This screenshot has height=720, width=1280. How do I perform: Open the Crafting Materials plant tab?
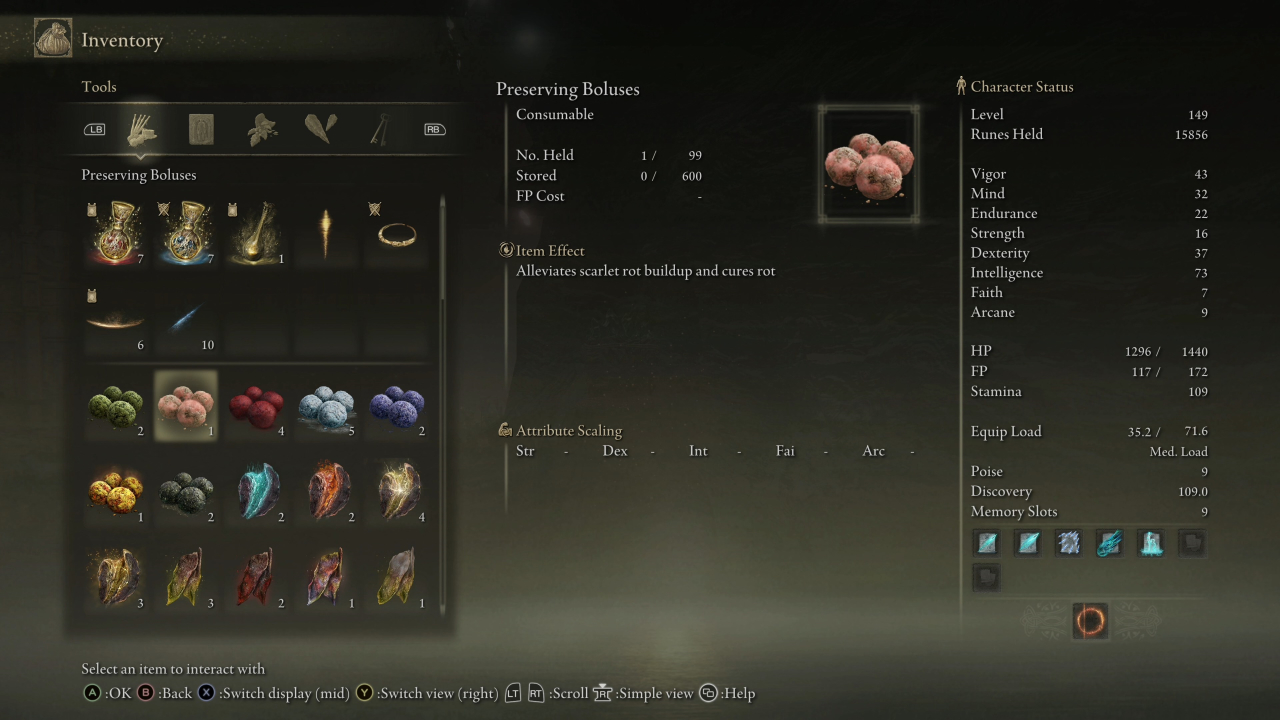(260, 128)
